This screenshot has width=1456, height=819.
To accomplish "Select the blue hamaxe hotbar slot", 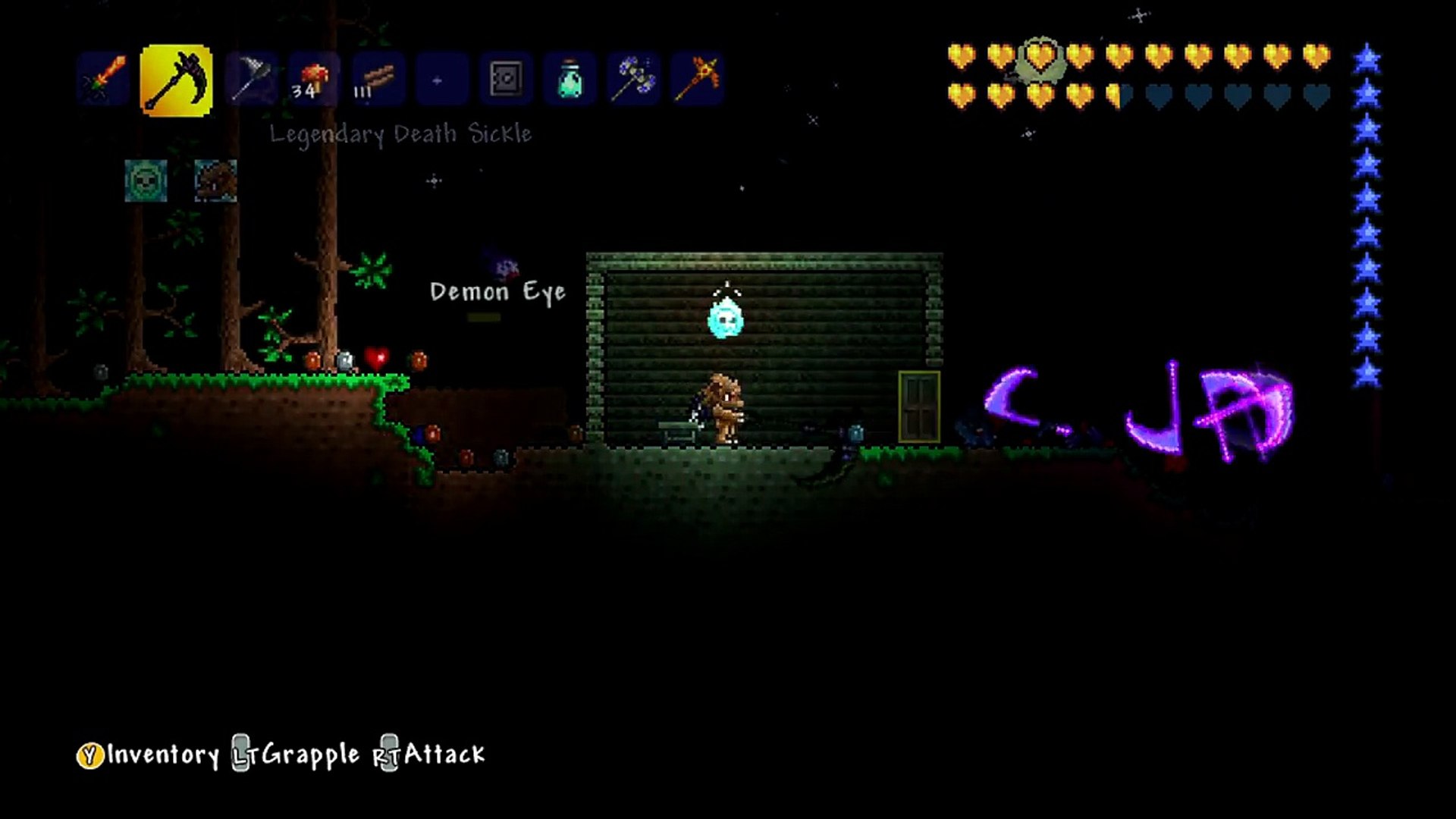I will (633, 80).
